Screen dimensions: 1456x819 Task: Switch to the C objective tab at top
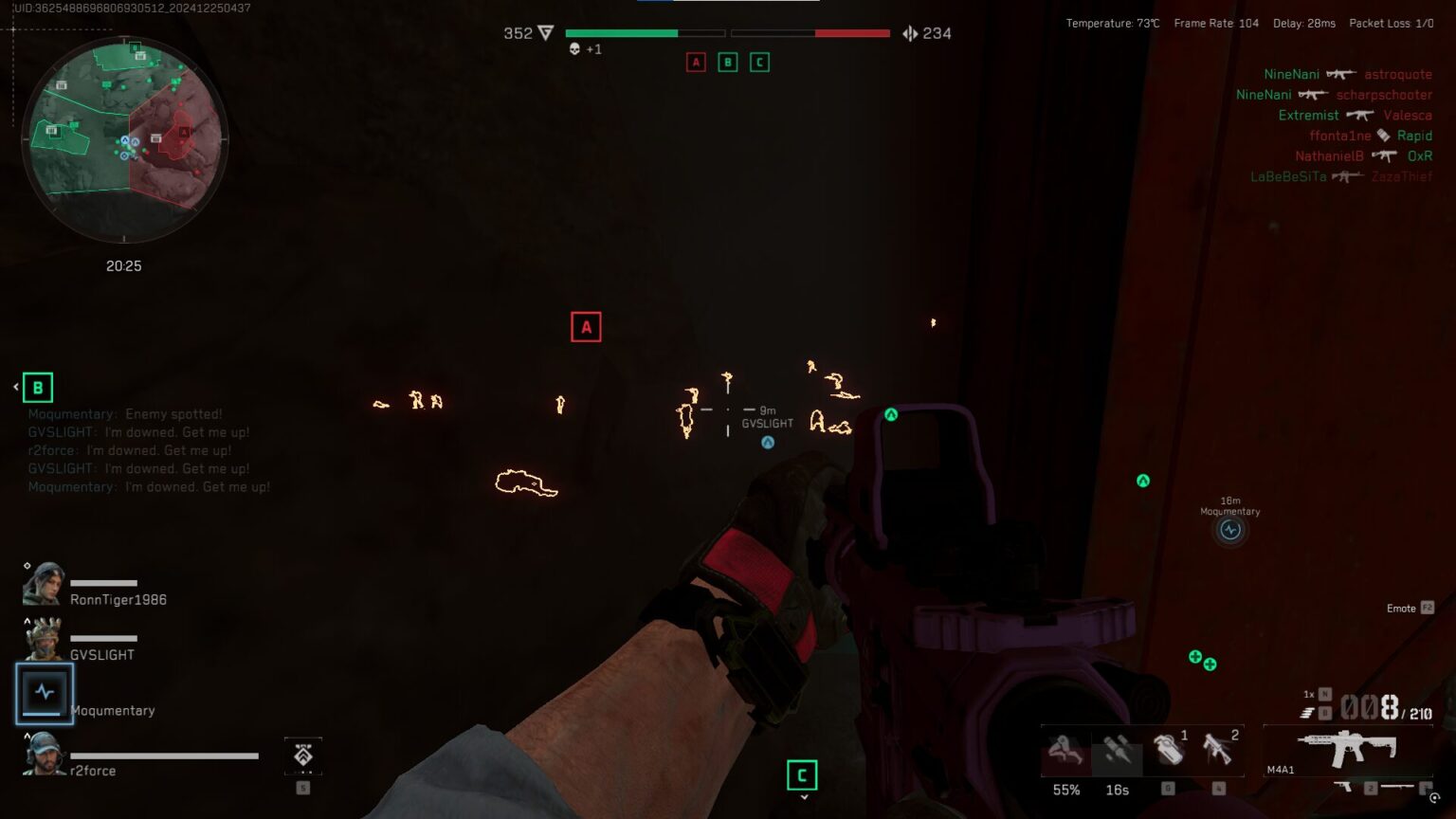pyautogui.click(x=759, y=62)
